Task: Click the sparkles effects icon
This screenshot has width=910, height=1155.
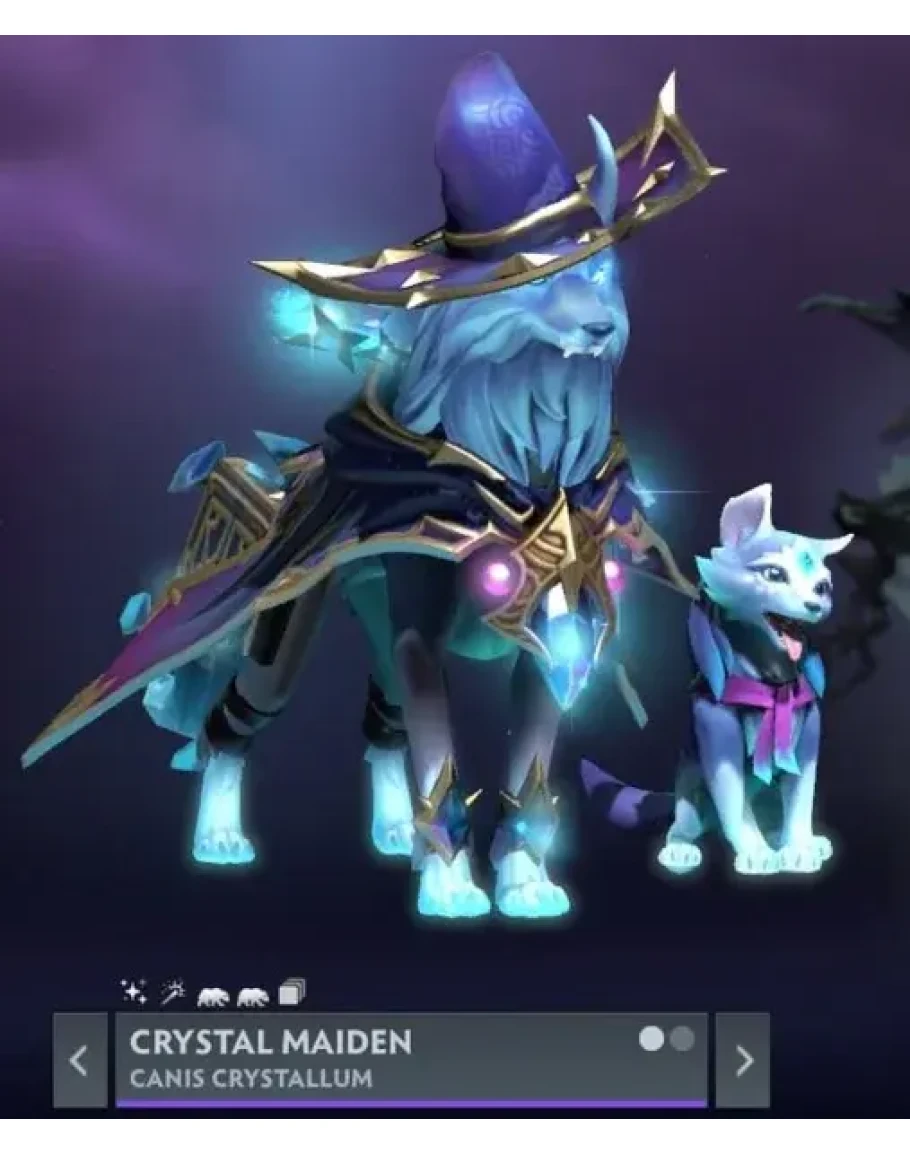Action: pyautogui.click(x=132, y=993)
